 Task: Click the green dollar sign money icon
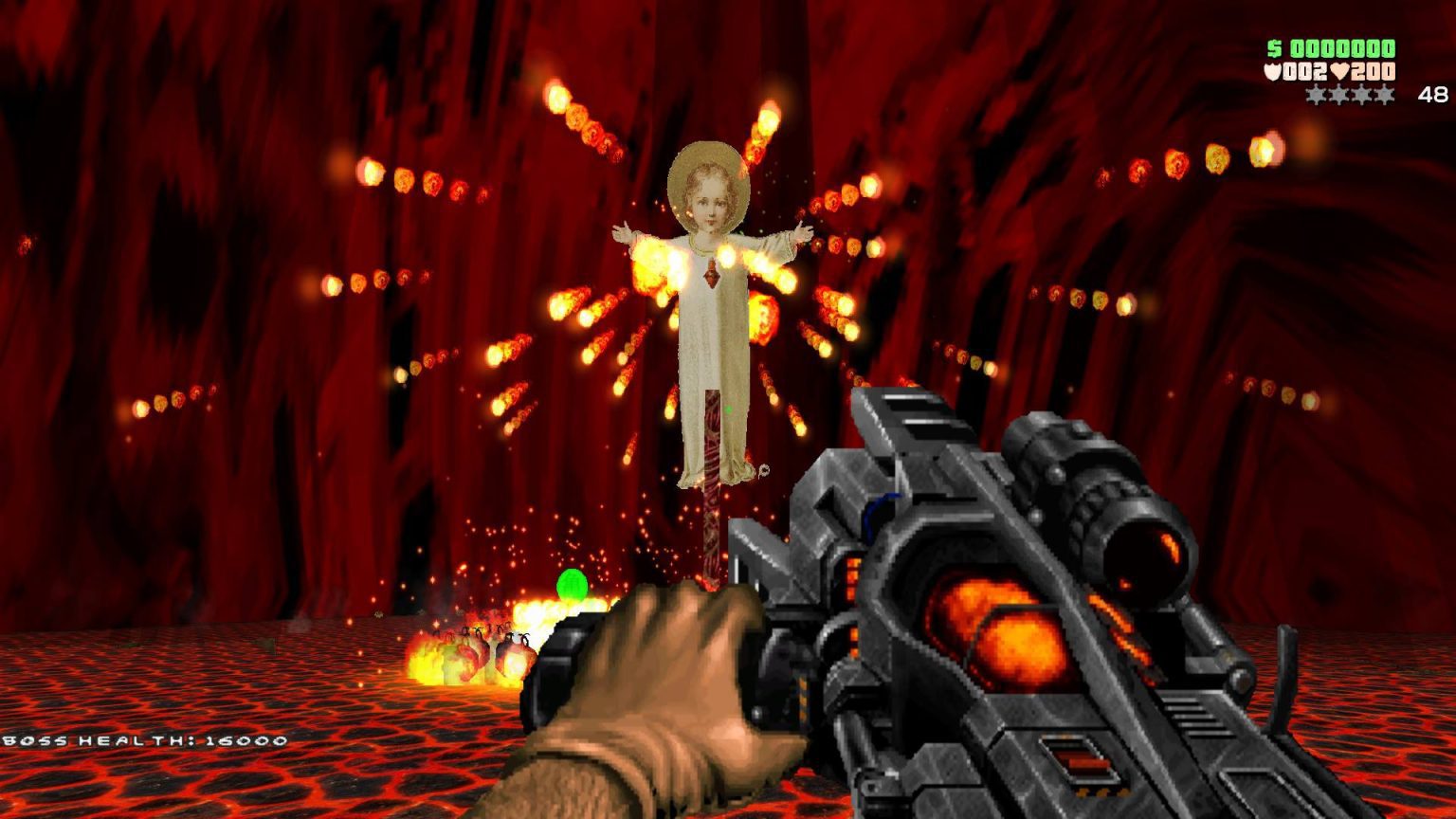(1274, 48)
